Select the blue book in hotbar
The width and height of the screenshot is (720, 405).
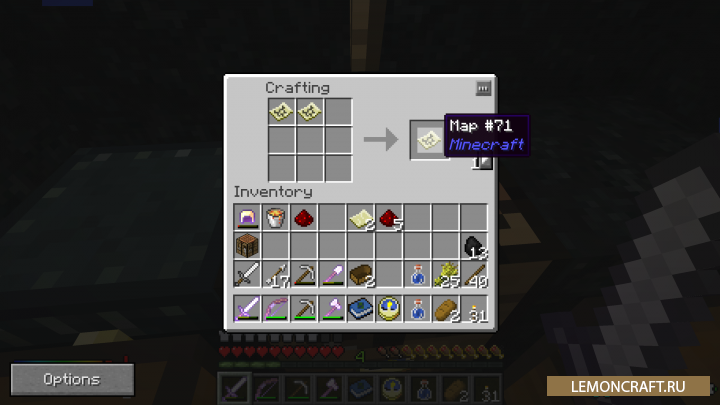coord(360,308)
